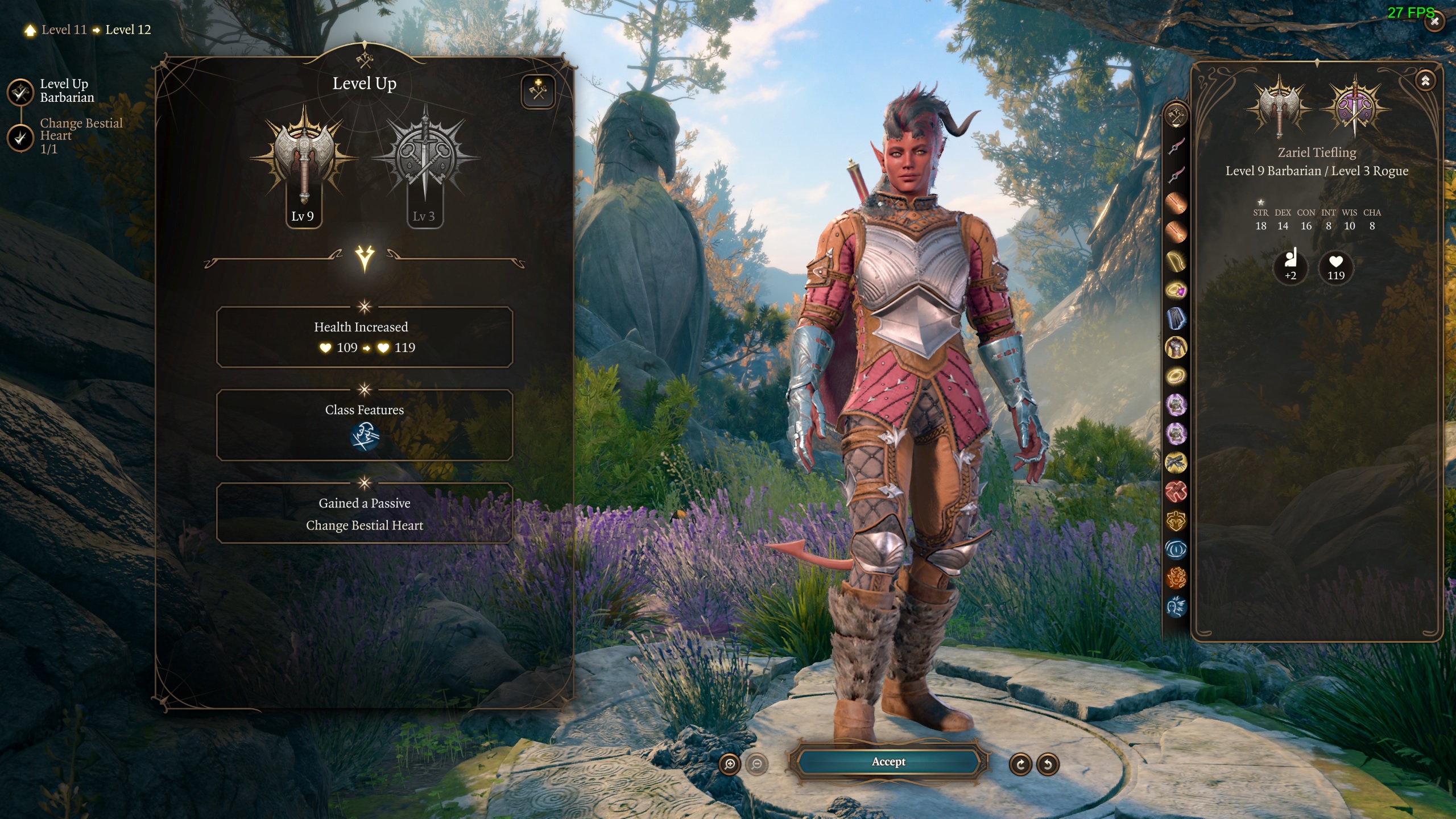Inspect the red crossed bandage icon
The width and height of the screenshot is (1456, 819).
coord(1176,491)
